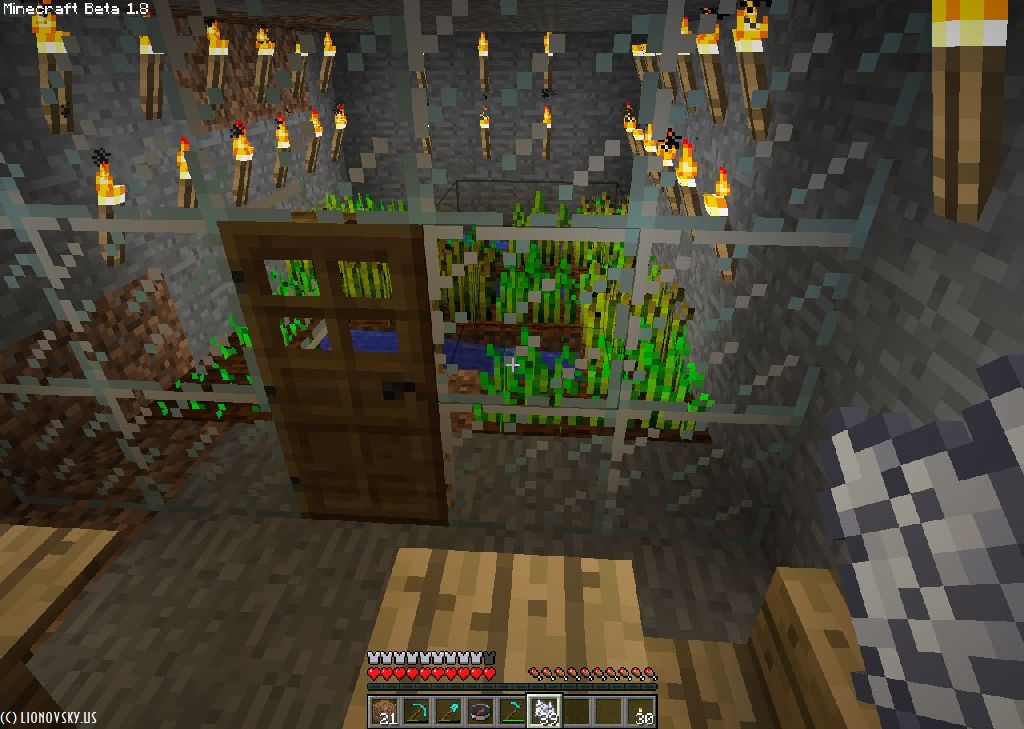The width and height of the screenshot is (1024, 729).
Task: Choose the diamond shovel slot
Action: [448, 711]
